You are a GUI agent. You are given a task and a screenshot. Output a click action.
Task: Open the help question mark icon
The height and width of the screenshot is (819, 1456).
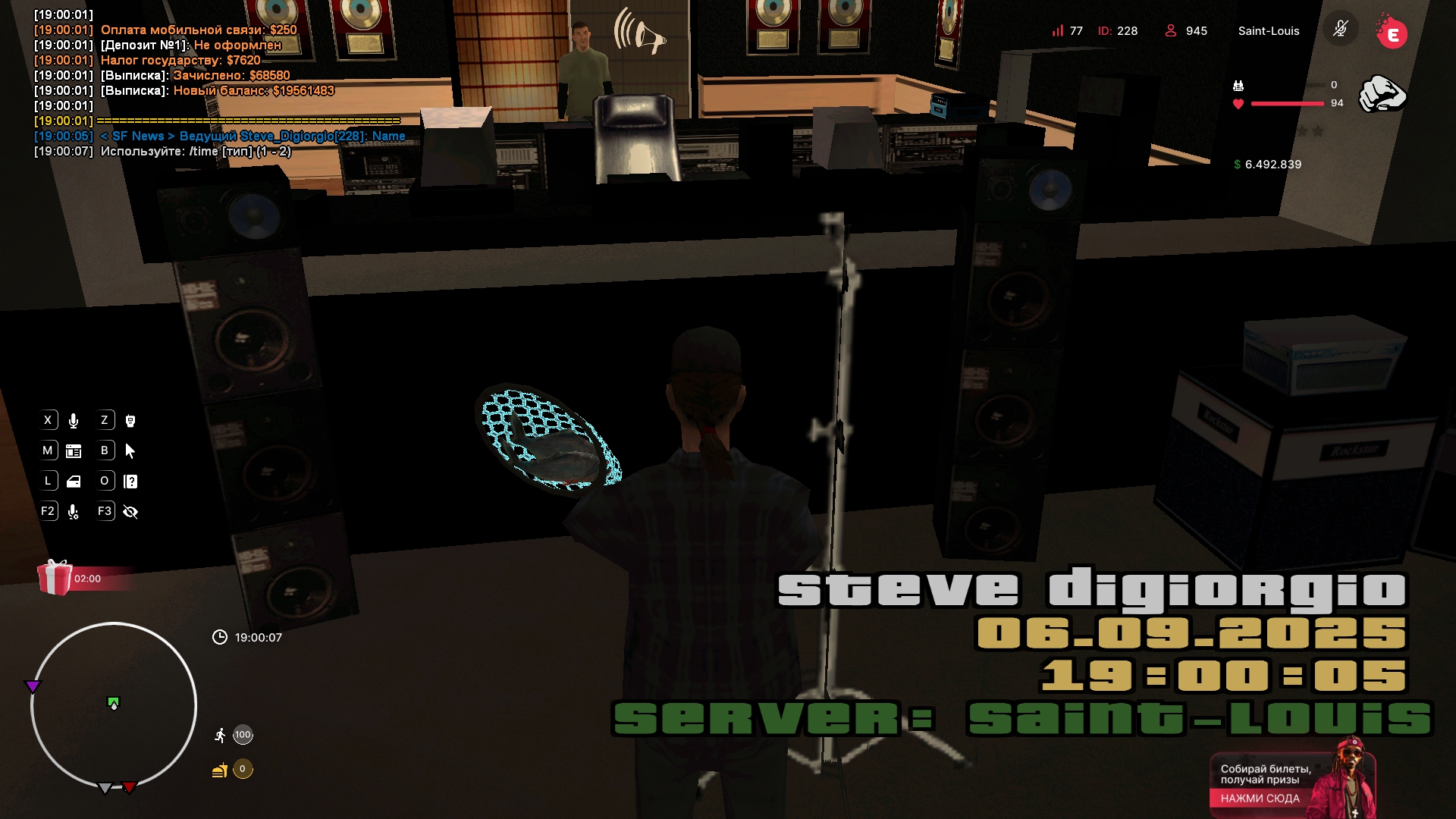point(130,482)
